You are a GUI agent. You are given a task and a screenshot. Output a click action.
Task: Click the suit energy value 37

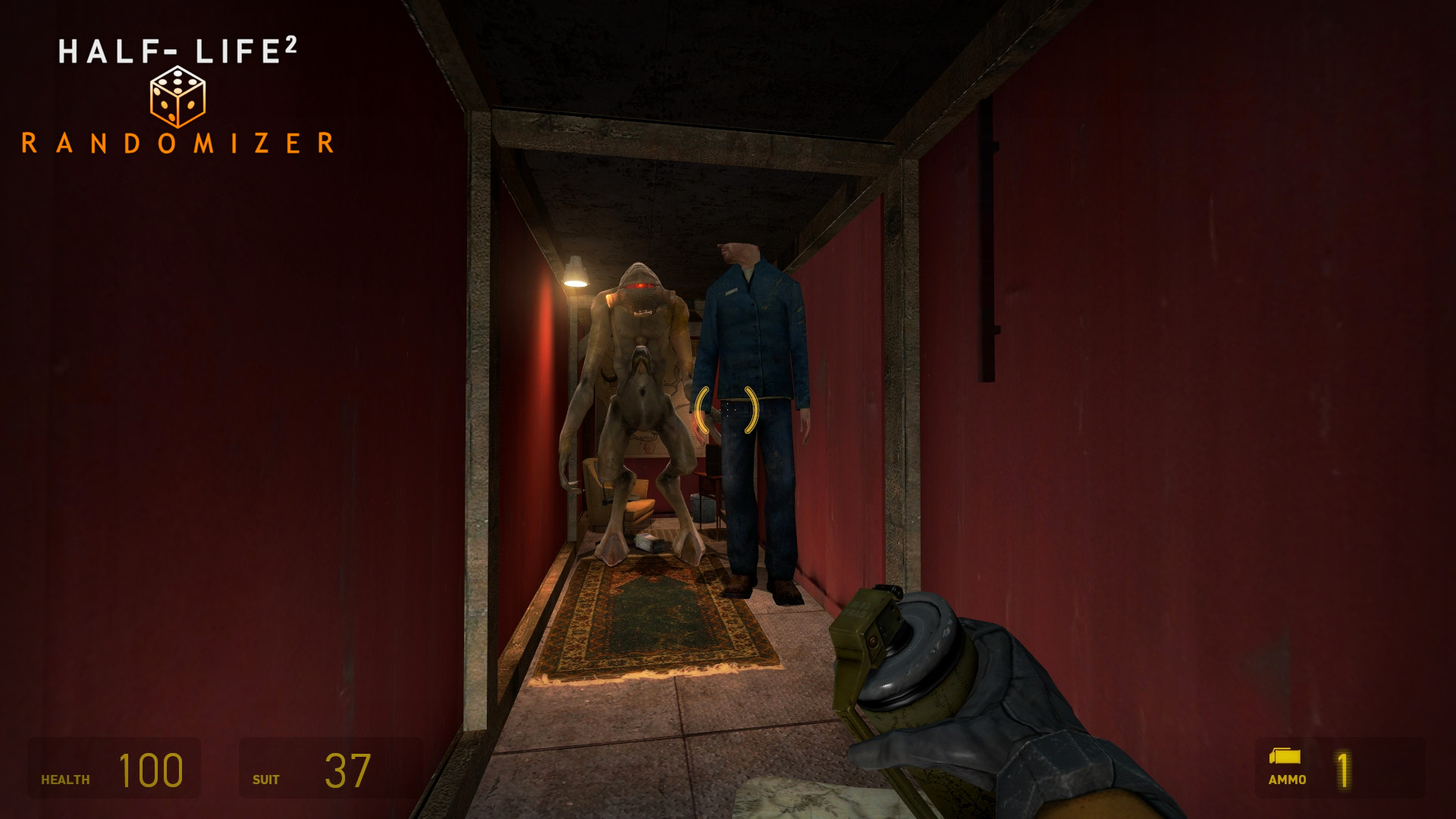tap(346, 769)
